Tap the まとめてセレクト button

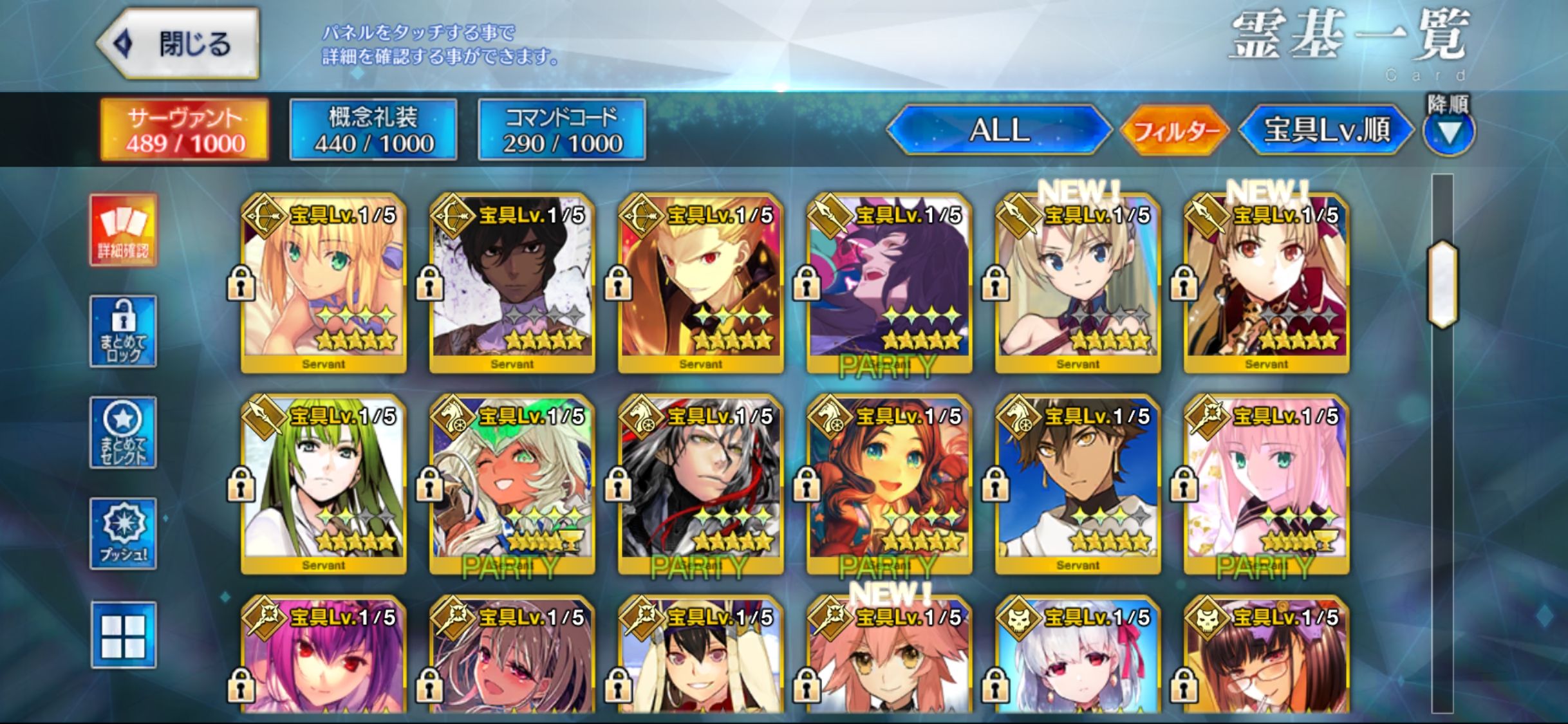123,432
